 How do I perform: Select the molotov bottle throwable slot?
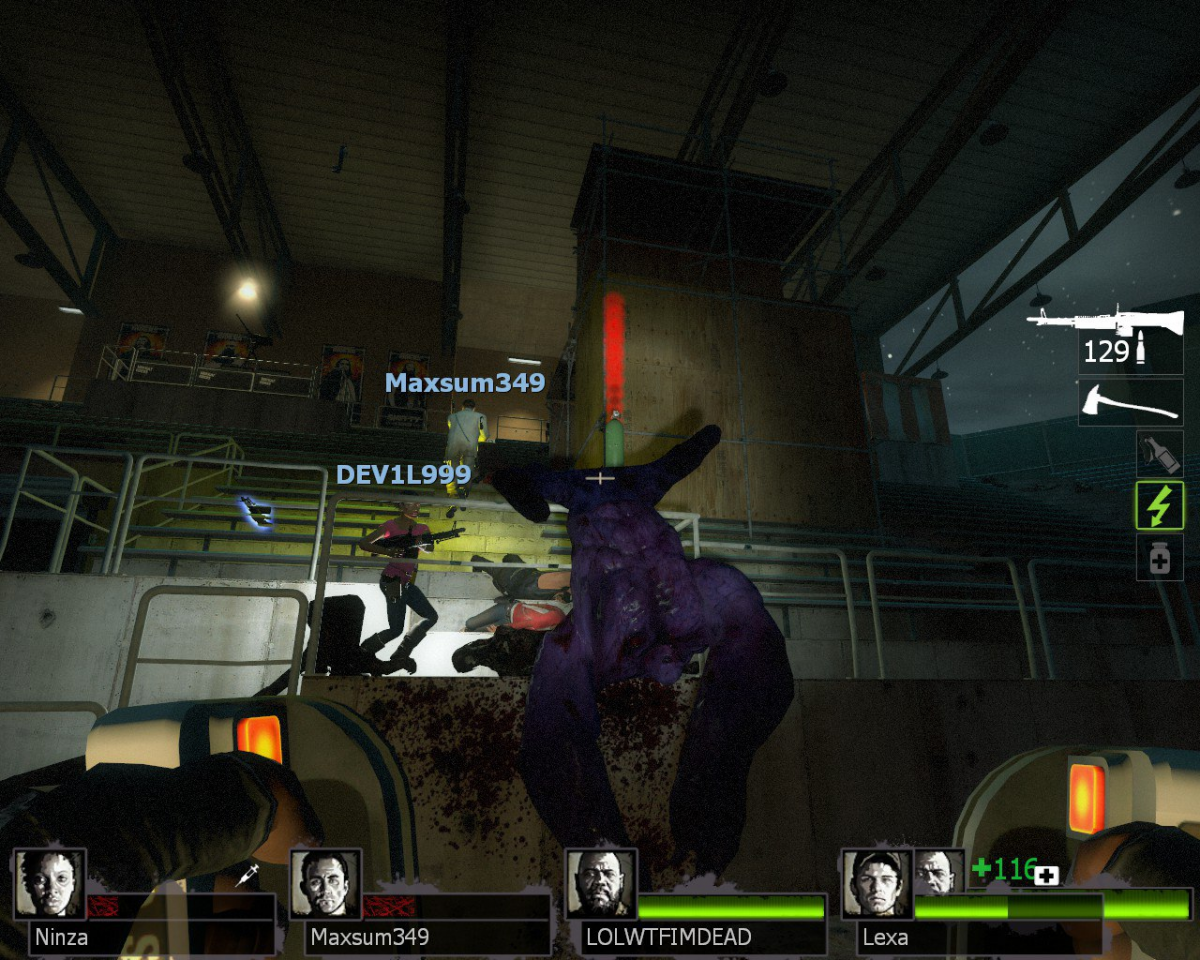pyautogui.click(x=1159, y=453)
